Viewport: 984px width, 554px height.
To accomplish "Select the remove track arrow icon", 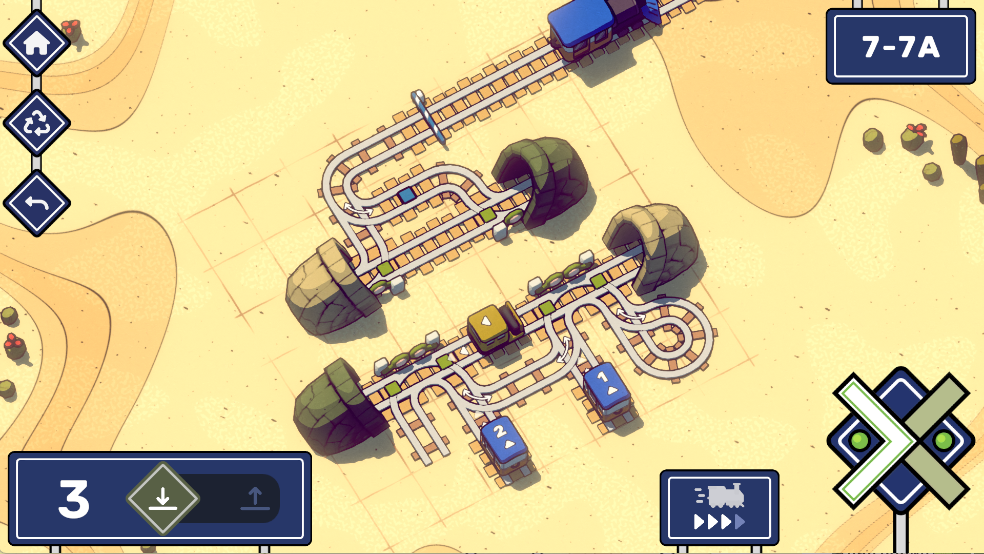I will pos(255,498).
